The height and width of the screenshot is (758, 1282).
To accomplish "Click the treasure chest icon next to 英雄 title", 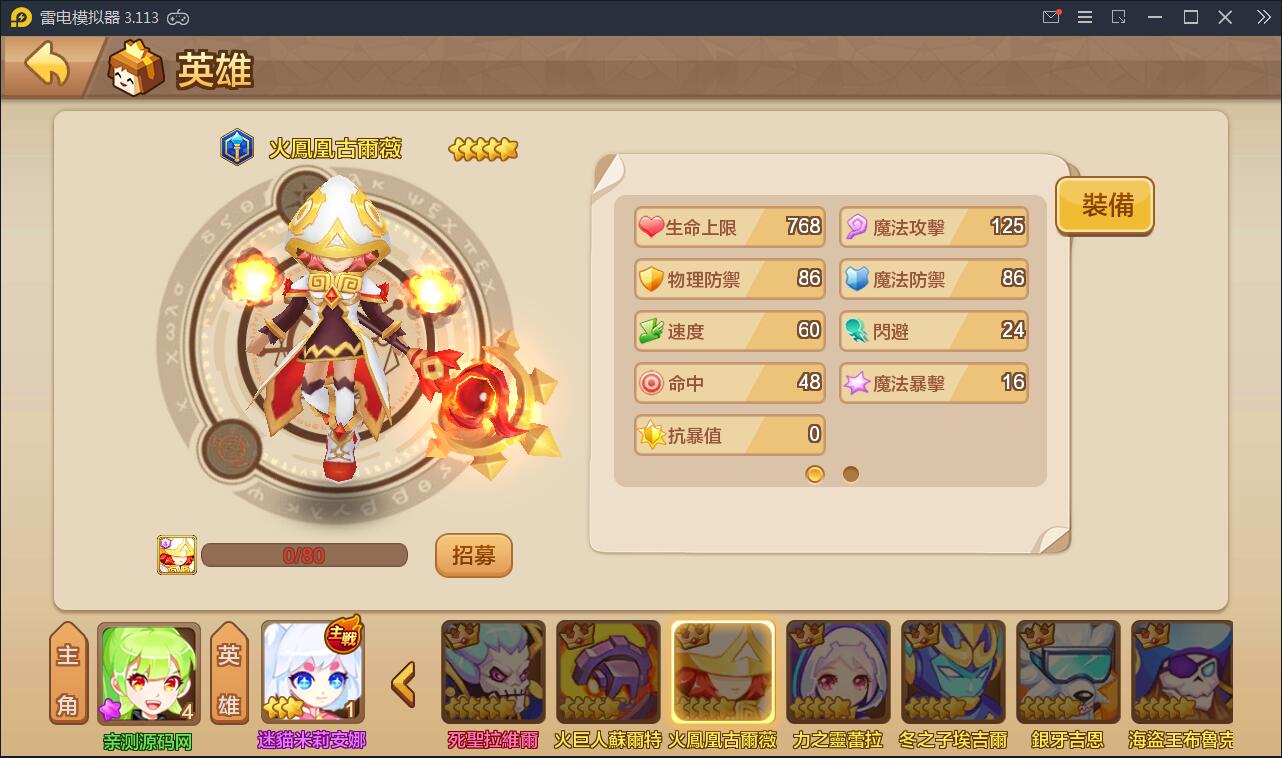I will (135, 69).
